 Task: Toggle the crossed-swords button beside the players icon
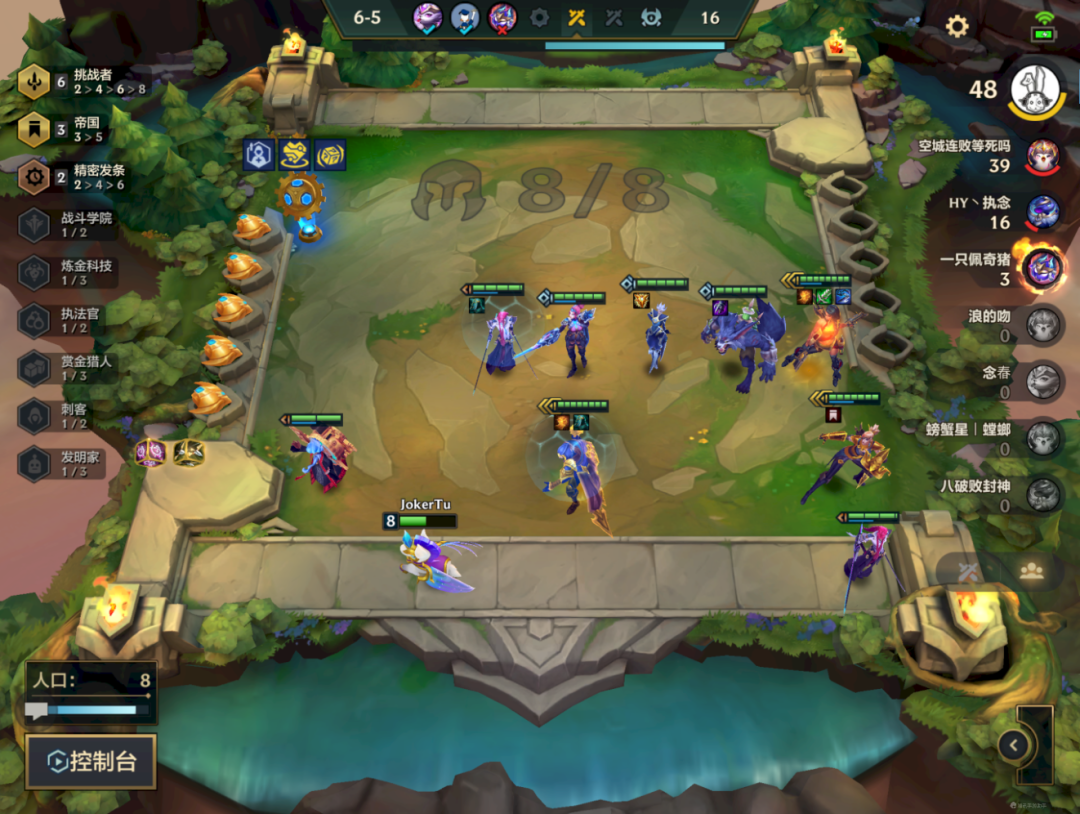coord(968,571)
